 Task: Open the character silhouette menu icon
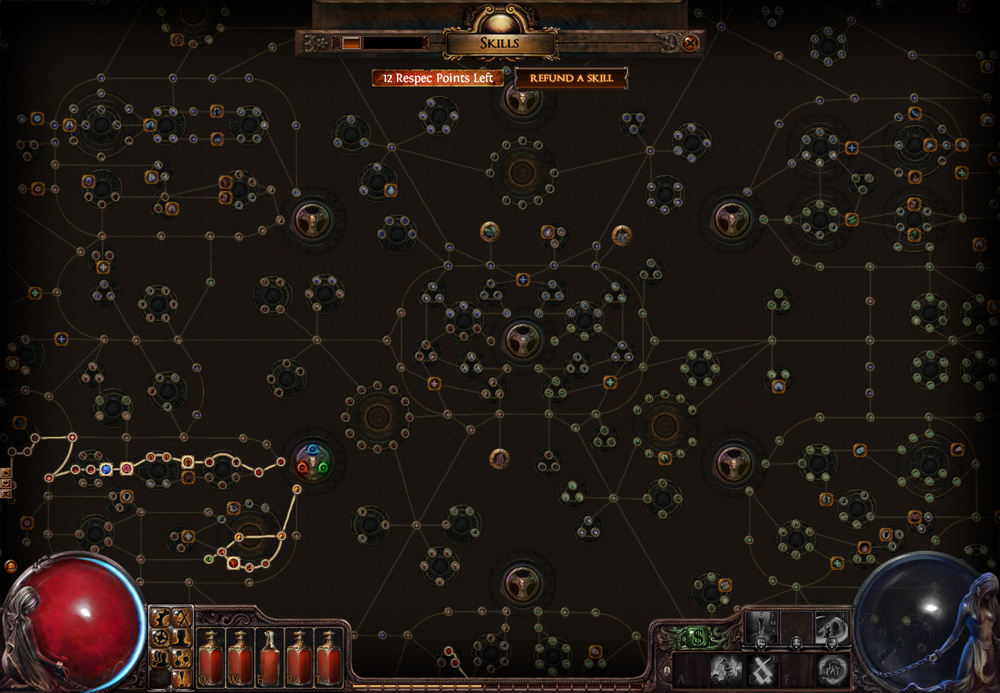[x=182, y=637]
